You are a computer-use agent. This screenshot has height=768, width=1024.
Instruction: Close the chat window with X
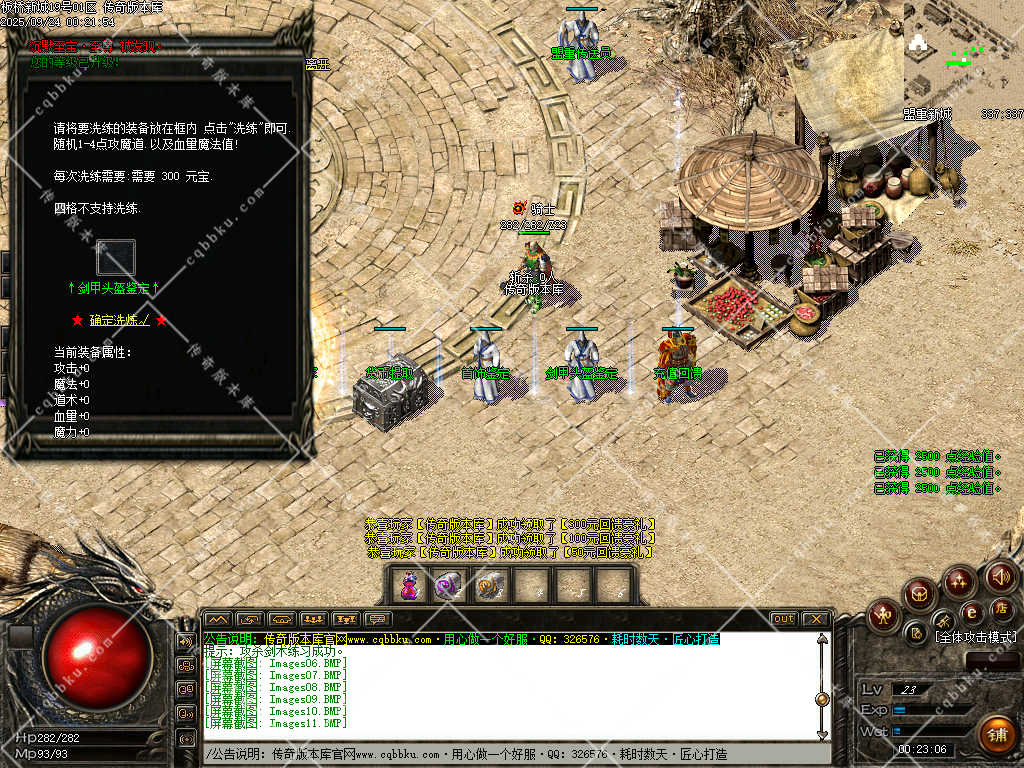pyautogui.click(x=816, y=619)
